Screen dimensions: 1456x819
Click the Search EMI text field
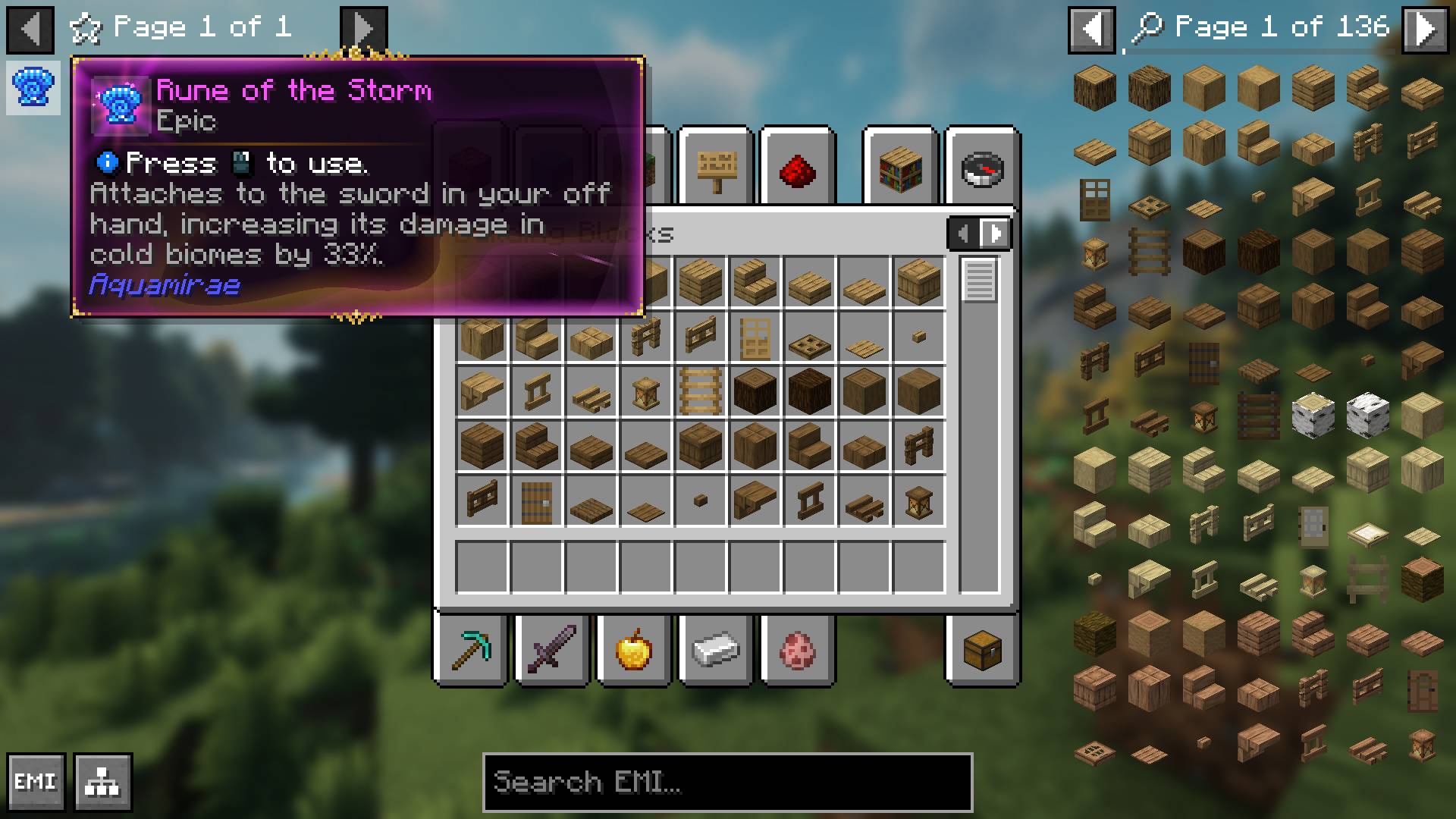727,782
